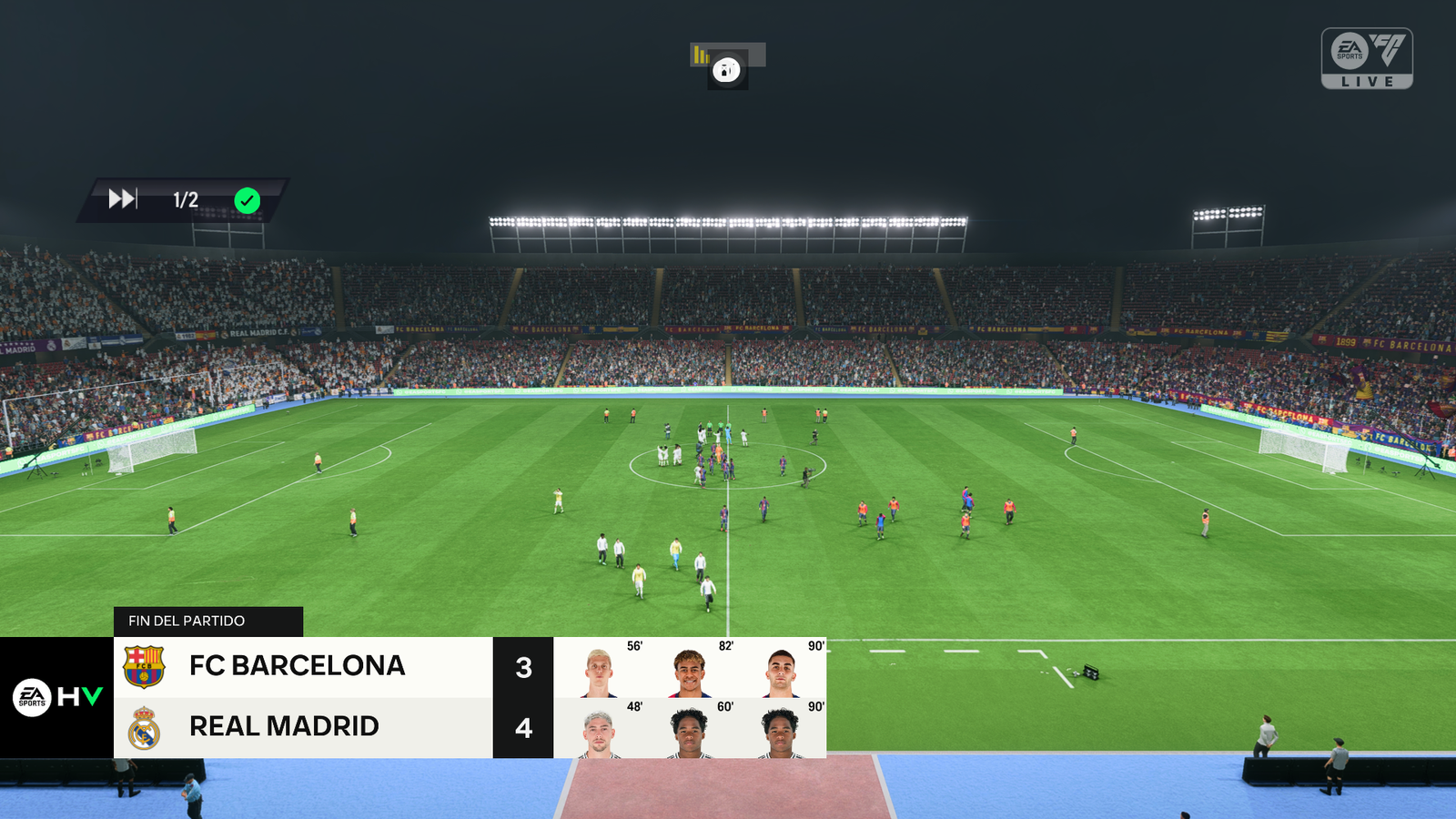The image size is (1456, 819).
Task: Select the Real Madrid scoreboard row
Action: click(302, 727)
